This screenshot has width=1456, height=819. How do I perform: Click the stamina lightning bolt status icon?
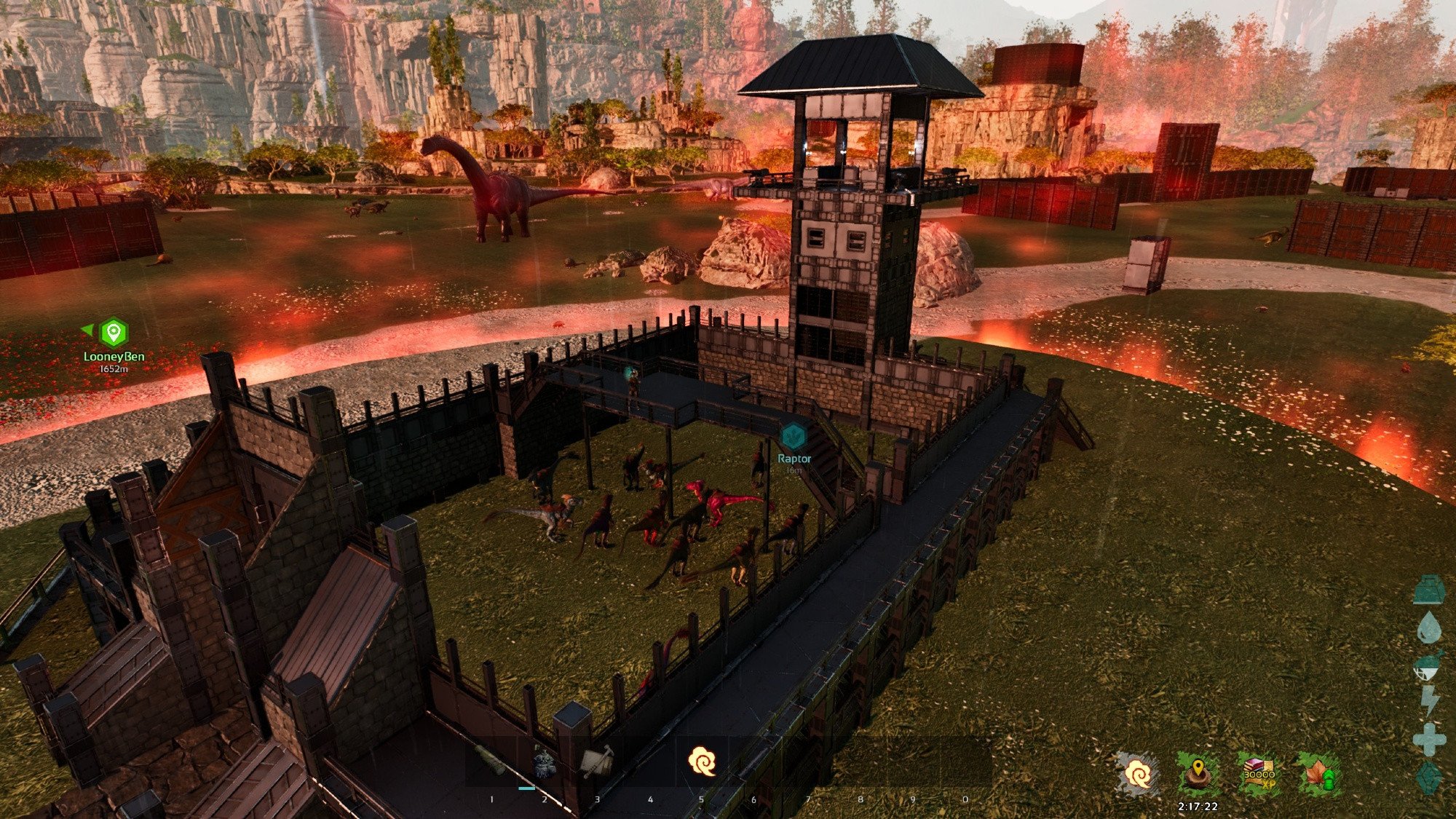[1428, 699]
